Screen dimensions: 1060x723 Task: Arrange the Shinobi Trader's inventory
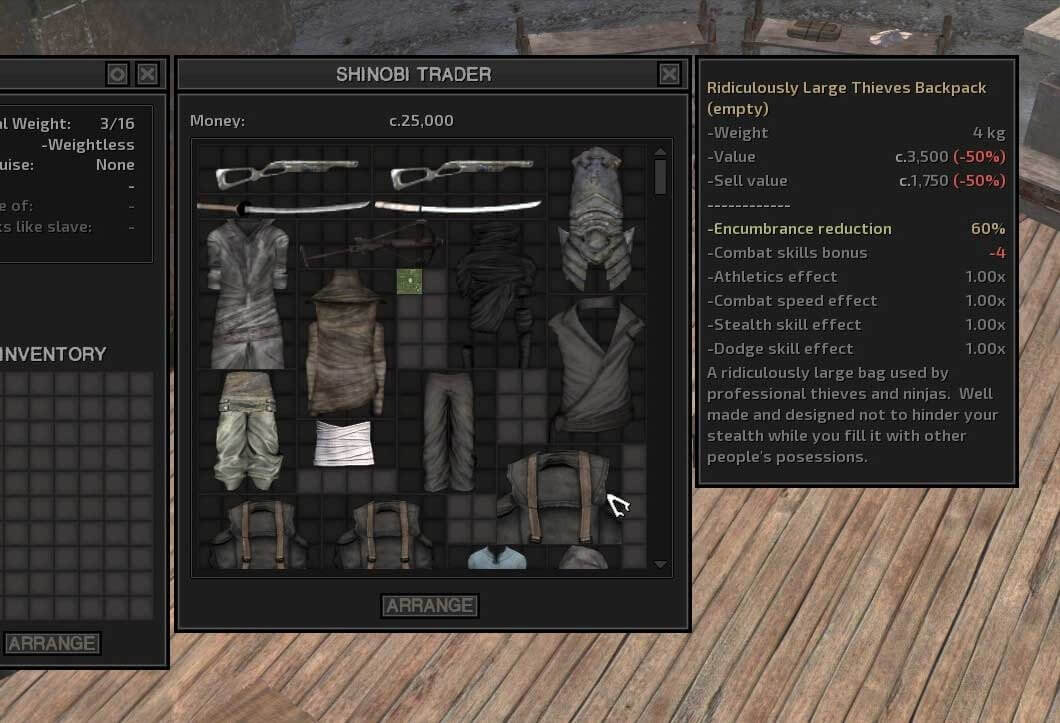tap(430, 605)
